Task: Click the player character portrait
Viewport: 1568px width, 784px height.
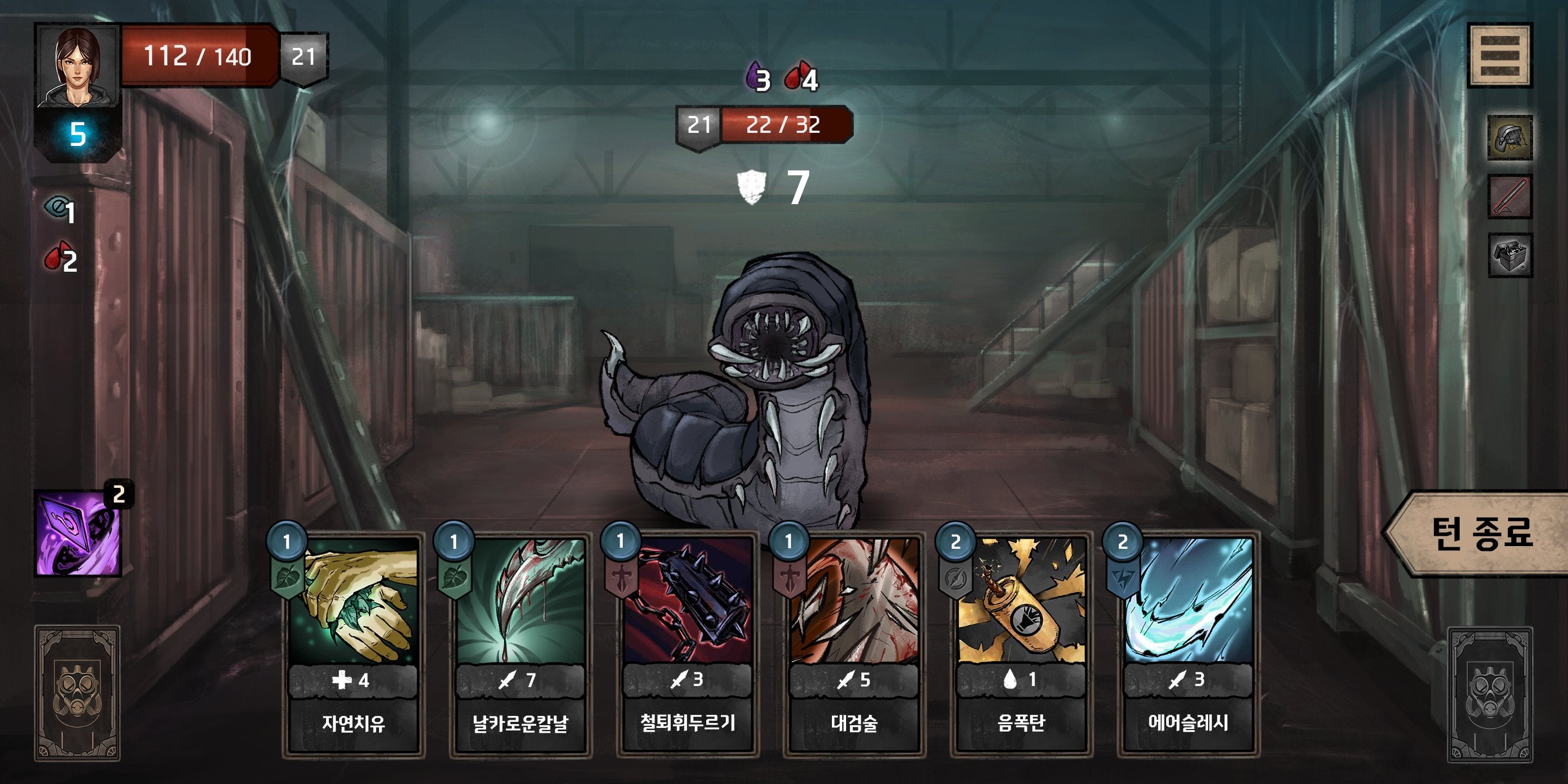Action: coord(78,66)
